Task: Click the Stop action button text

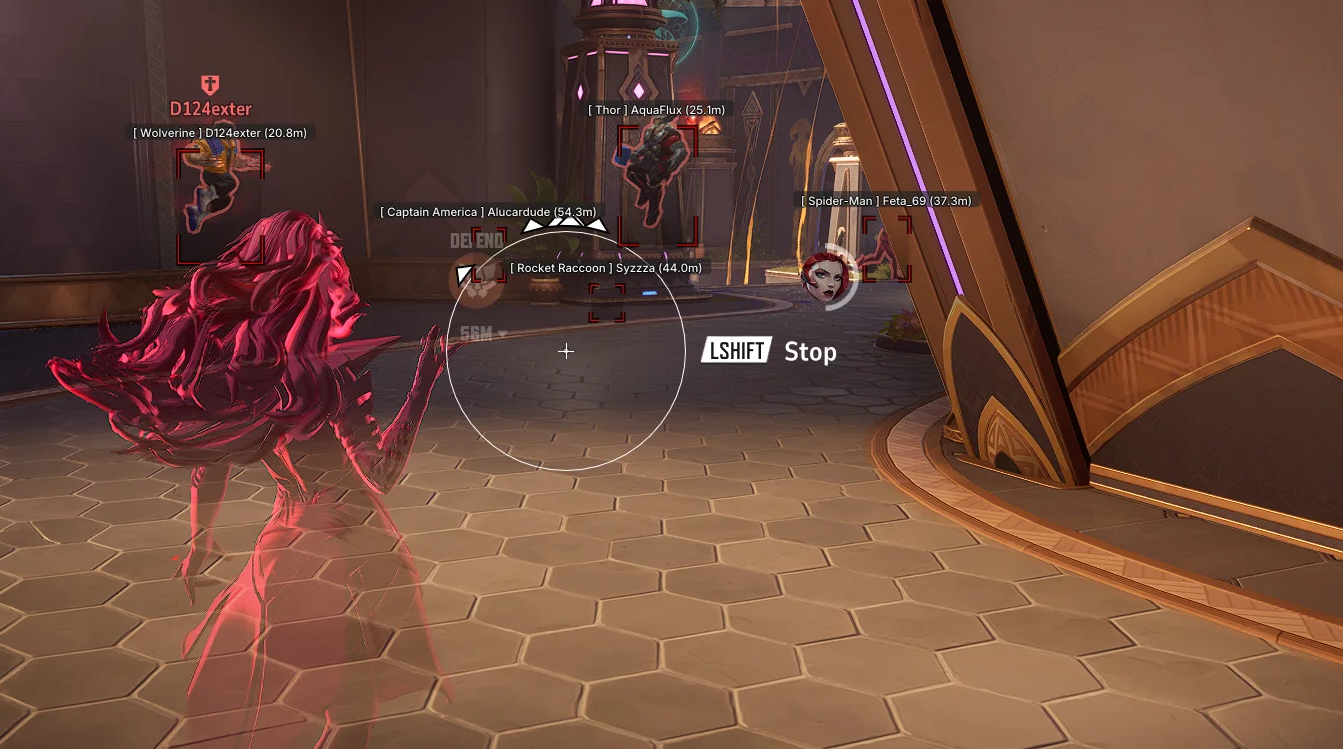Action: 812,352
